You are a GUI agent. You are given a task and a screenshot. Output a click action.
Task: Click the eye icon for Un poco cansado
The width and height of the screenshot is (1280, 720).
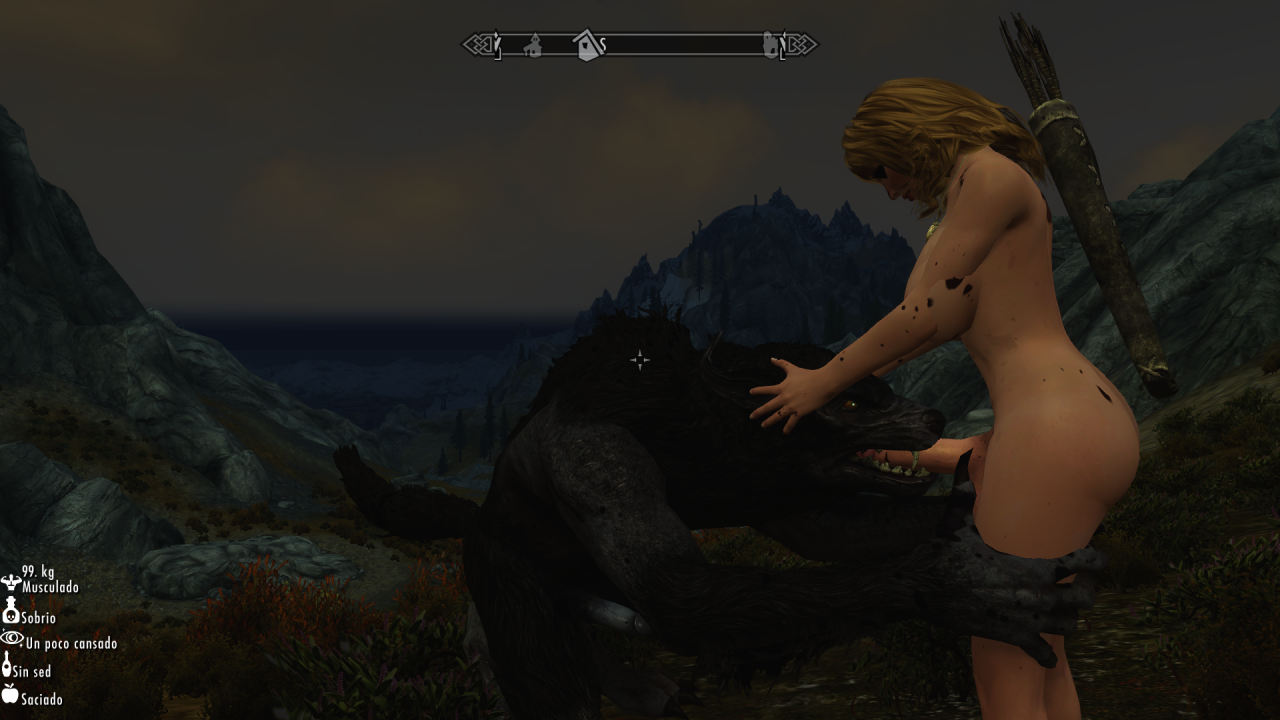[11, 638]
